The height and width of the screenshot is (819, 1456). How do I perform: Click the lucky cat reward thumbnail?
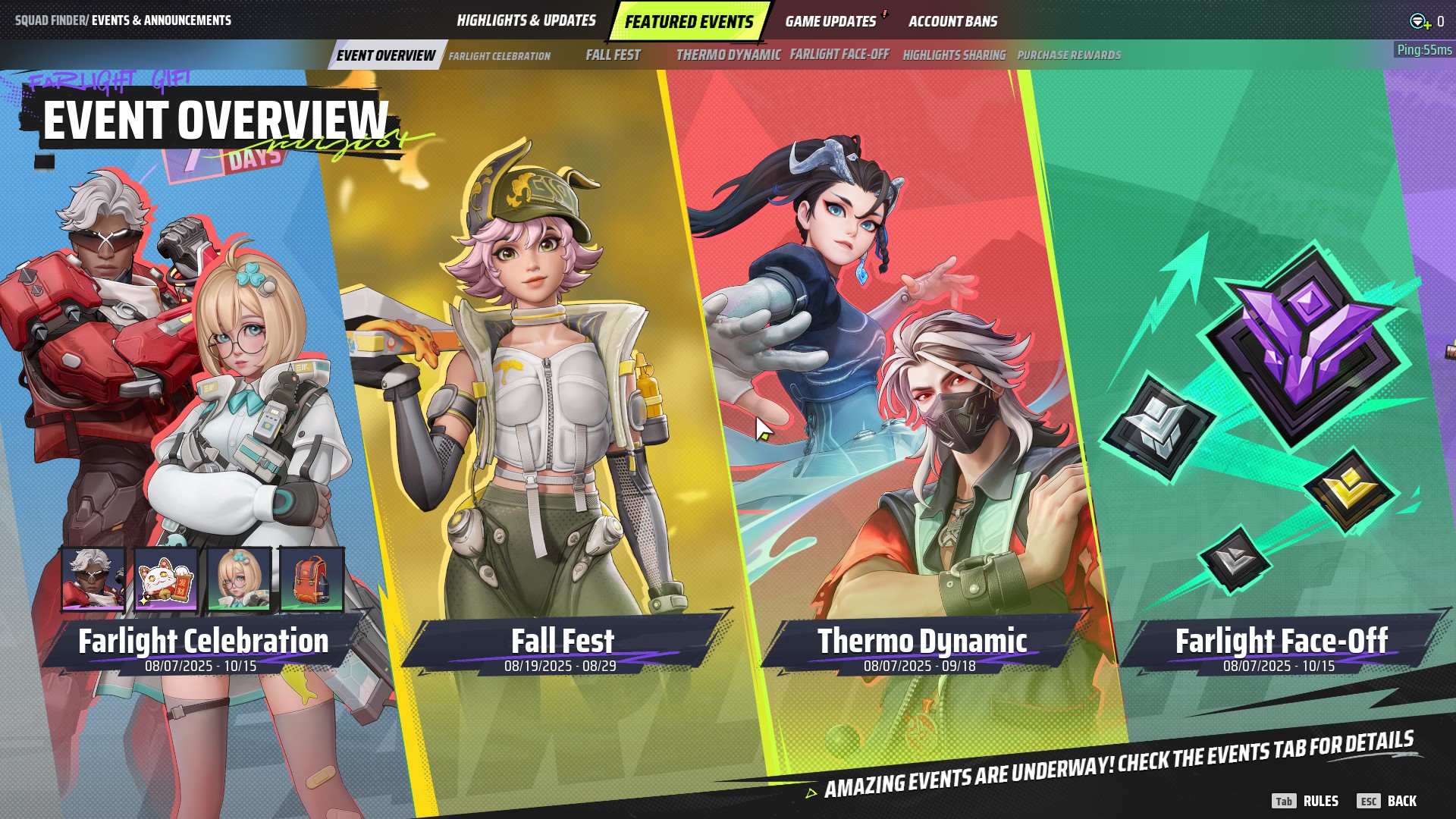pyautogui.click(x=166, y=579)
